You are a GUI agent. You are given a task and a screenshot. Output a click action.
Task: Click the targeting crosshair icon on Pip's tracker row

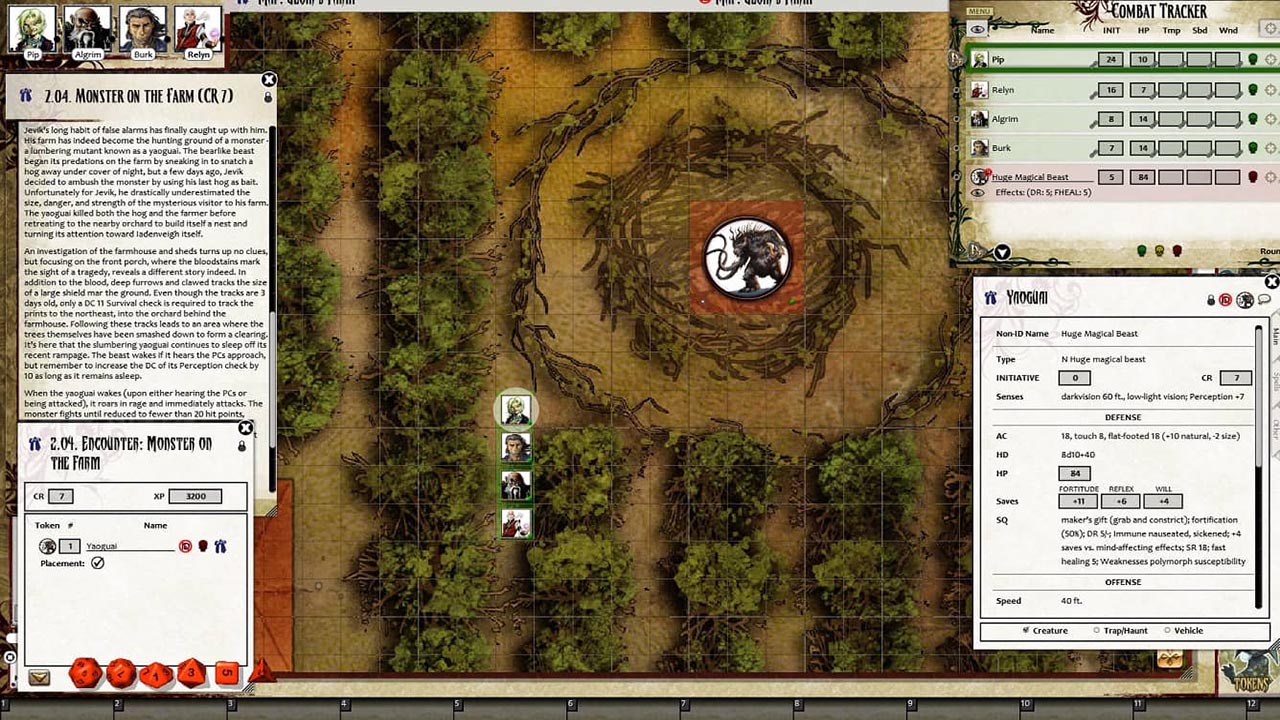click(x=1270, y=59)
